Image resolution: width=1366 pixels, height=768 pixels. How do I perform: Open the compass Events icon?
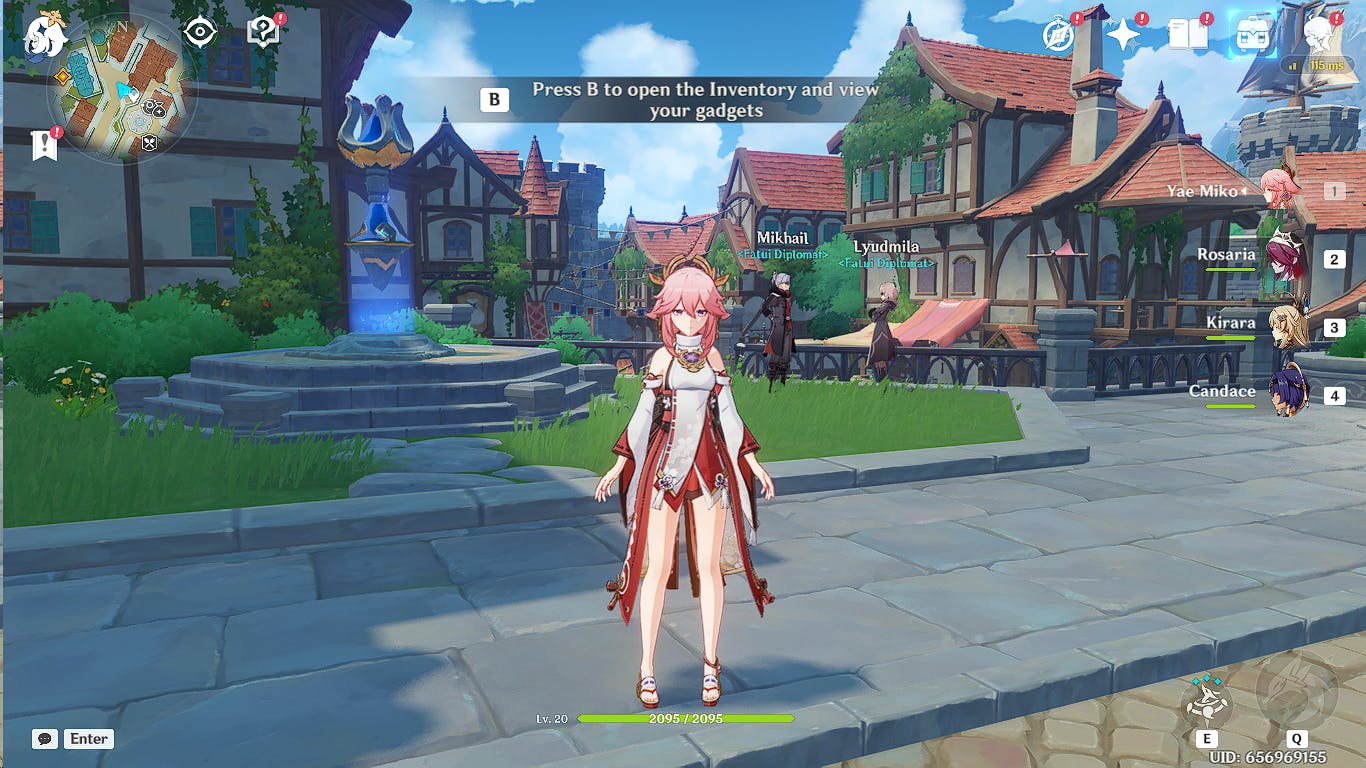click(x=1058, y=34)
